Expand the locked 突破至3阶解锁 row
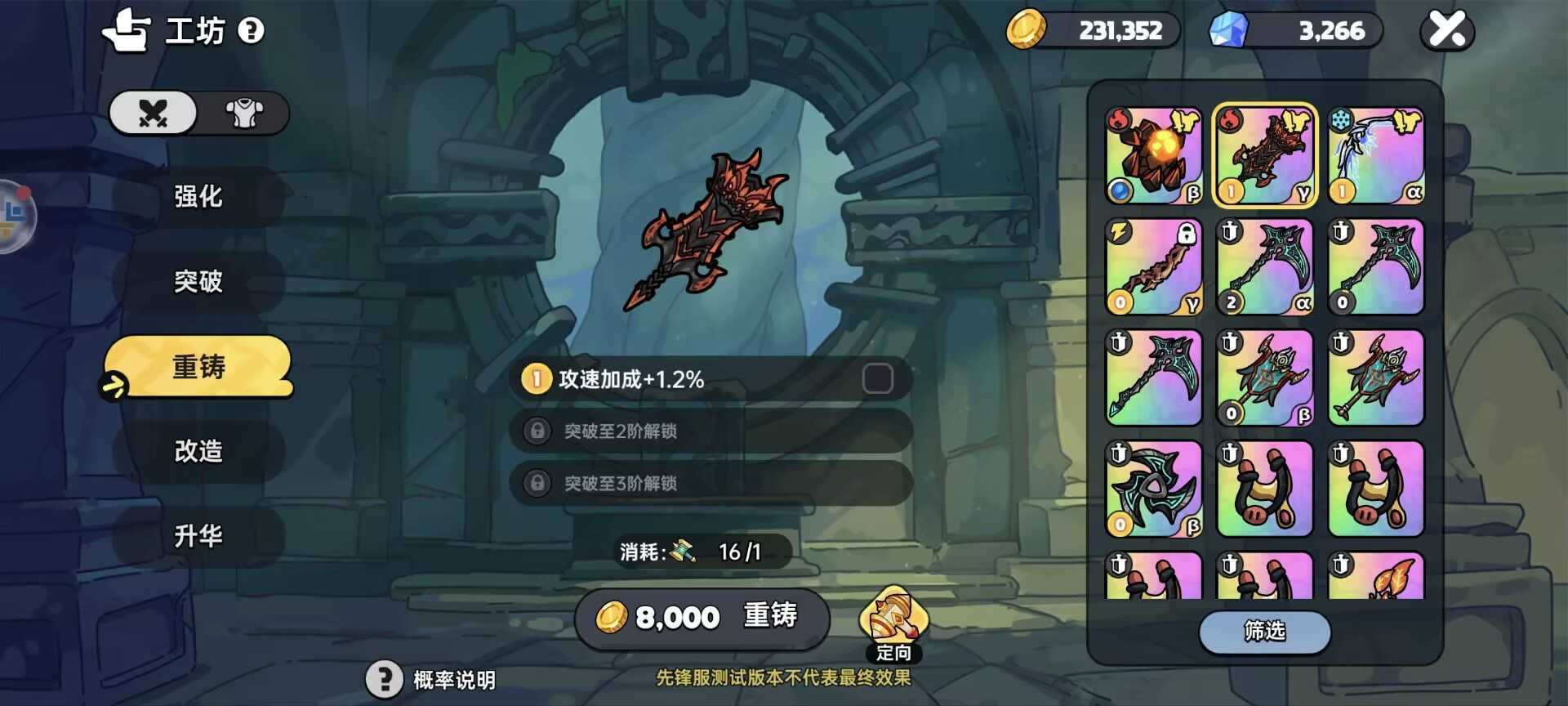 (708, 484)
